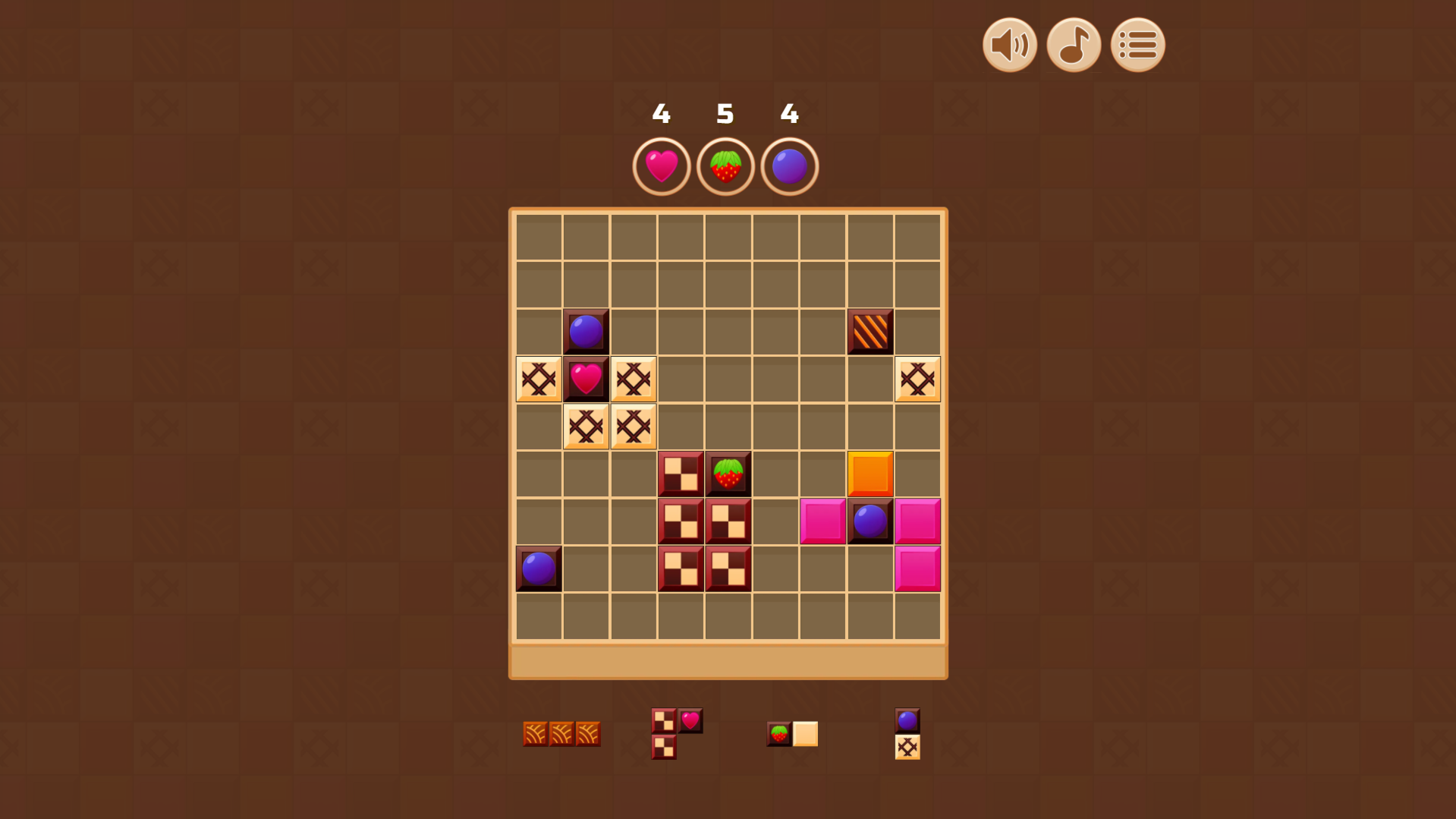Click the heart counter showing 4

[661, 114]
